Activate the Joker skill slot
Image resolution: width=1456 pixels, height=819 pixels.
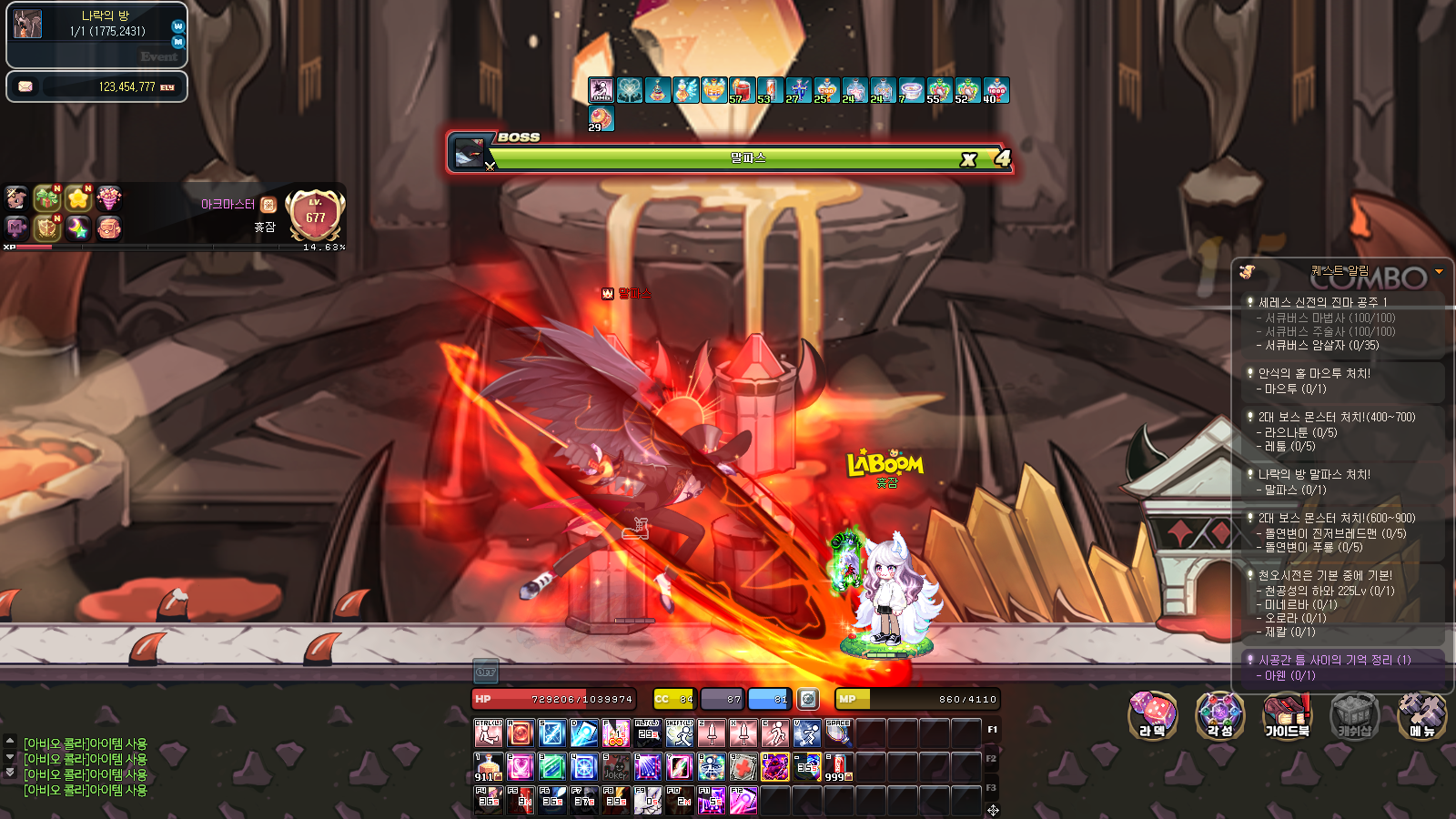pos(616,766)
